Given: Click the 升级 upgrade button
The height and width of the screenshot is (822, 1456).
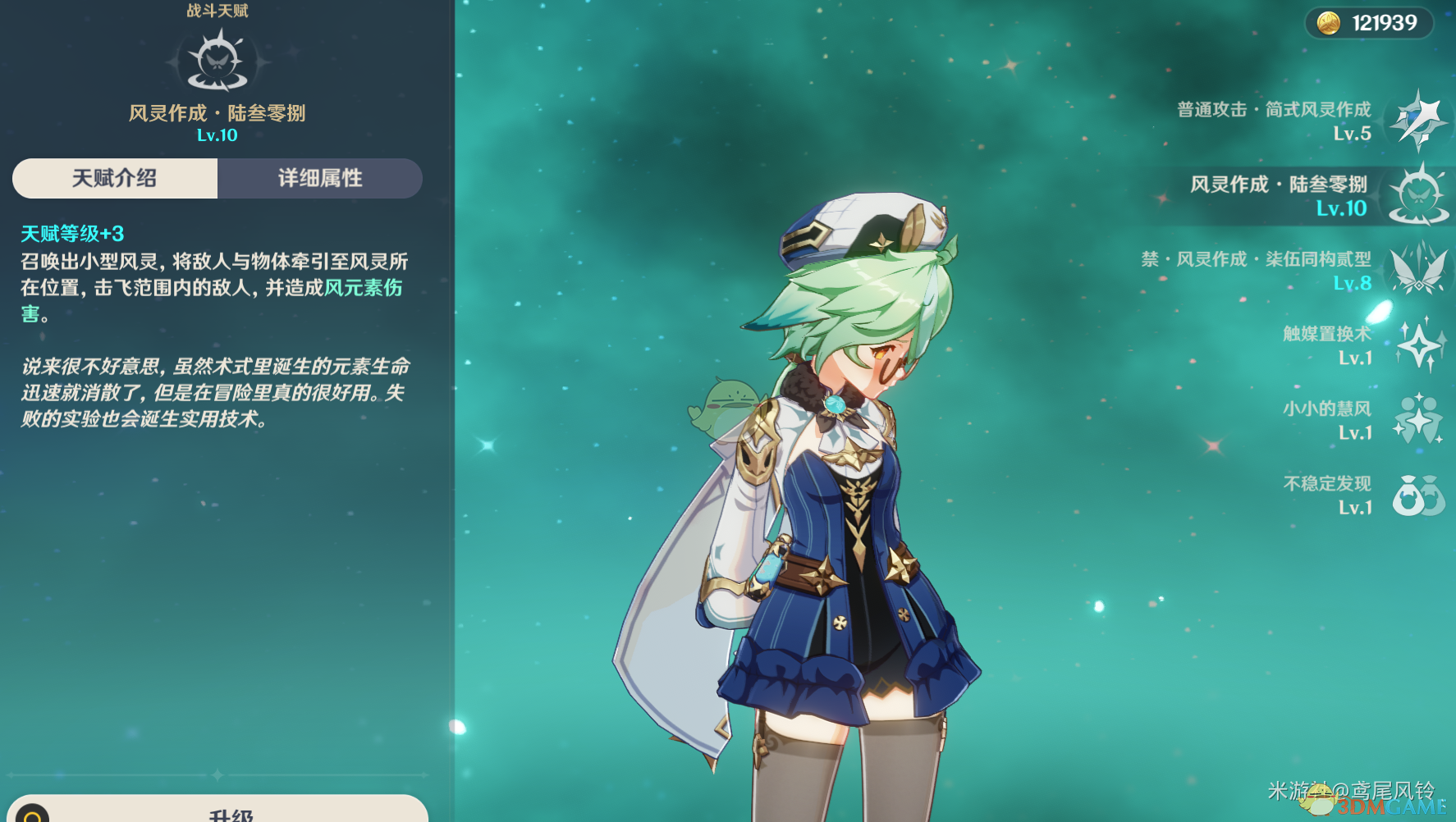Looking at the screenshot, I should [x=231, y=812].
